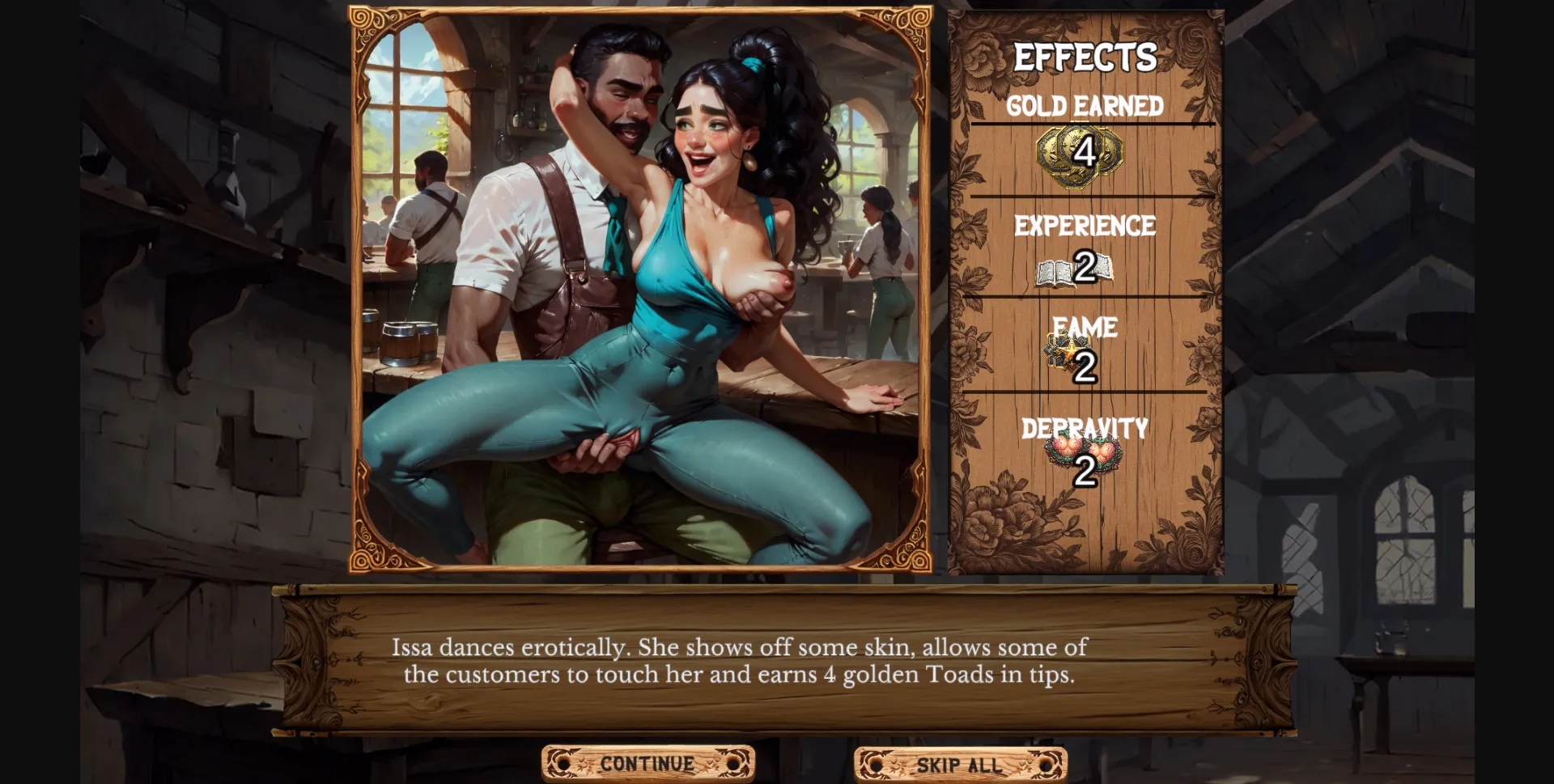The width and height of the screenshot is (1554, 784).
Task: Click the narration text about Issa dancing erotically
Action: click(x=741, y=660)
